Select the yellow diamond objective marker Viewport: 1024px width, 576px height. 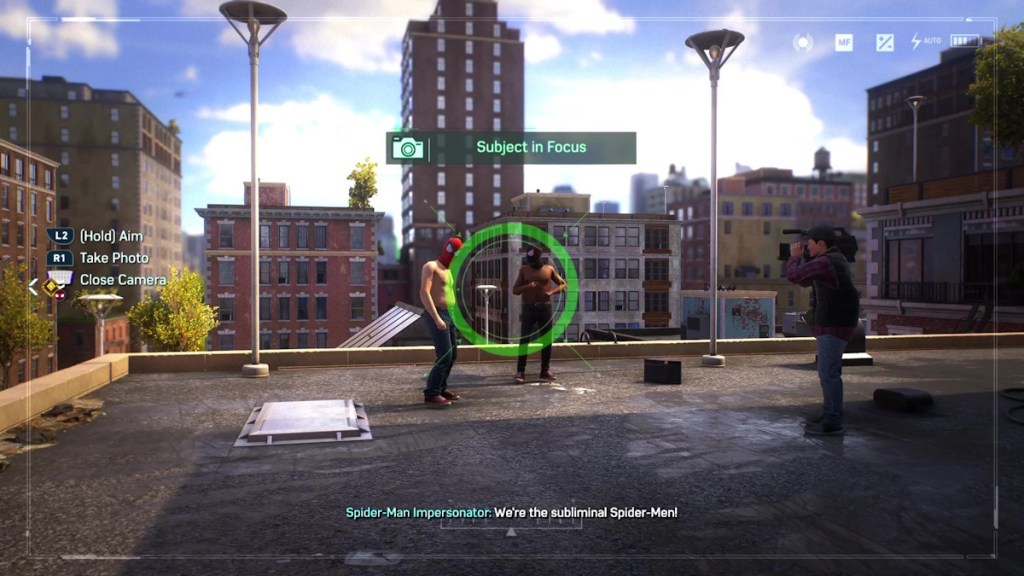(49, 286)
